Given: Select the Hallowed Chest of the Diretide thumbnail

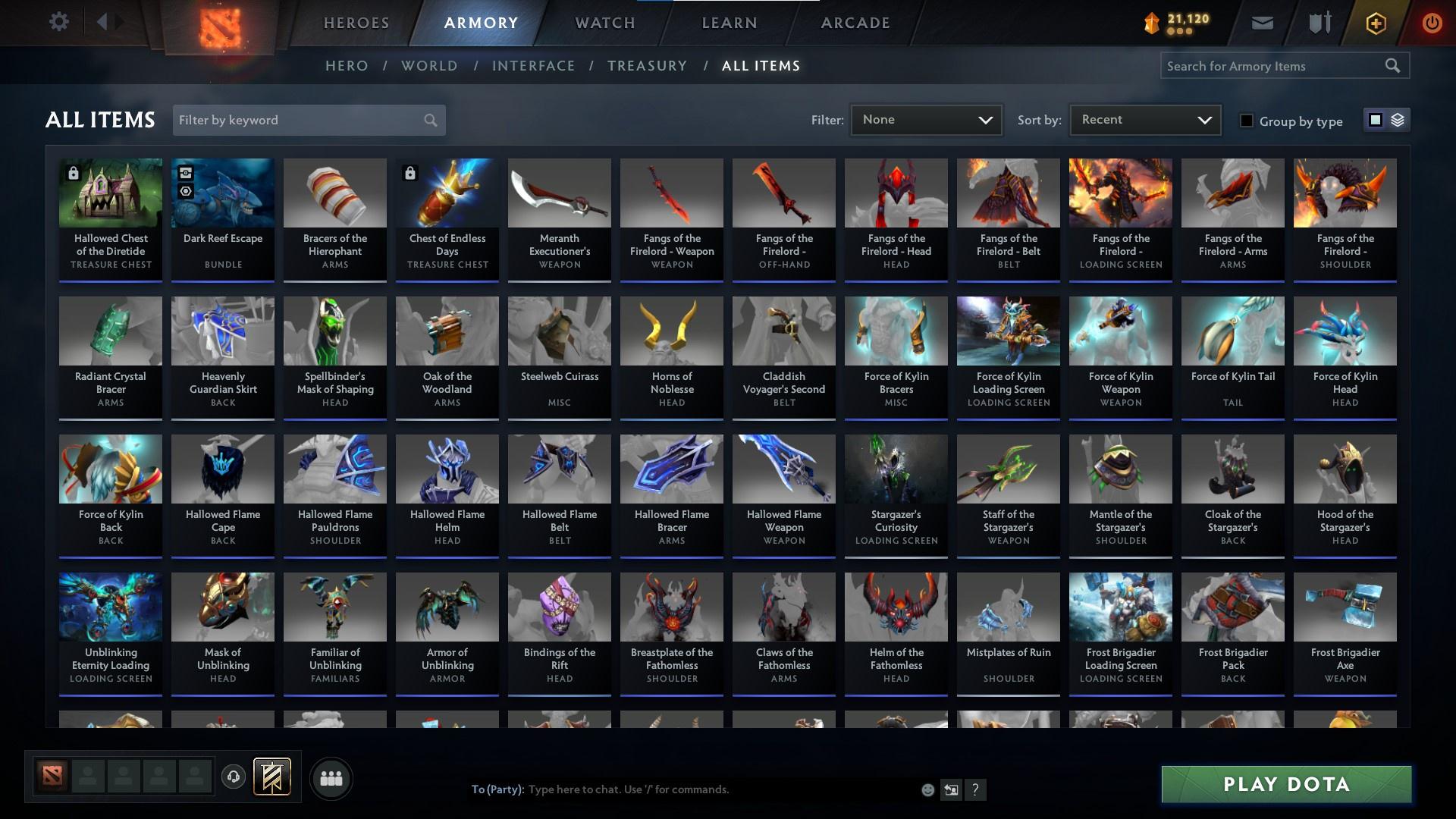Looking at the screenshot, I should [110, 193].
